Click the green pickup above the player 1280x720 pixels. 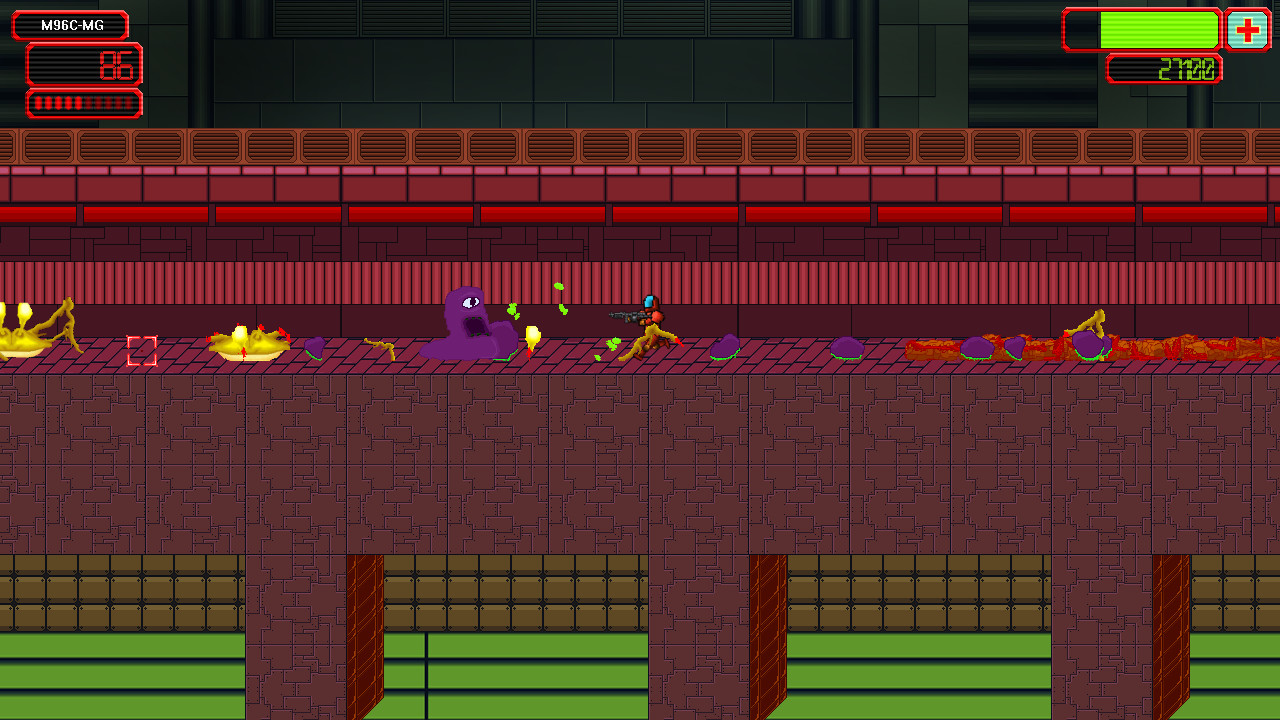[x=558, y=290]
